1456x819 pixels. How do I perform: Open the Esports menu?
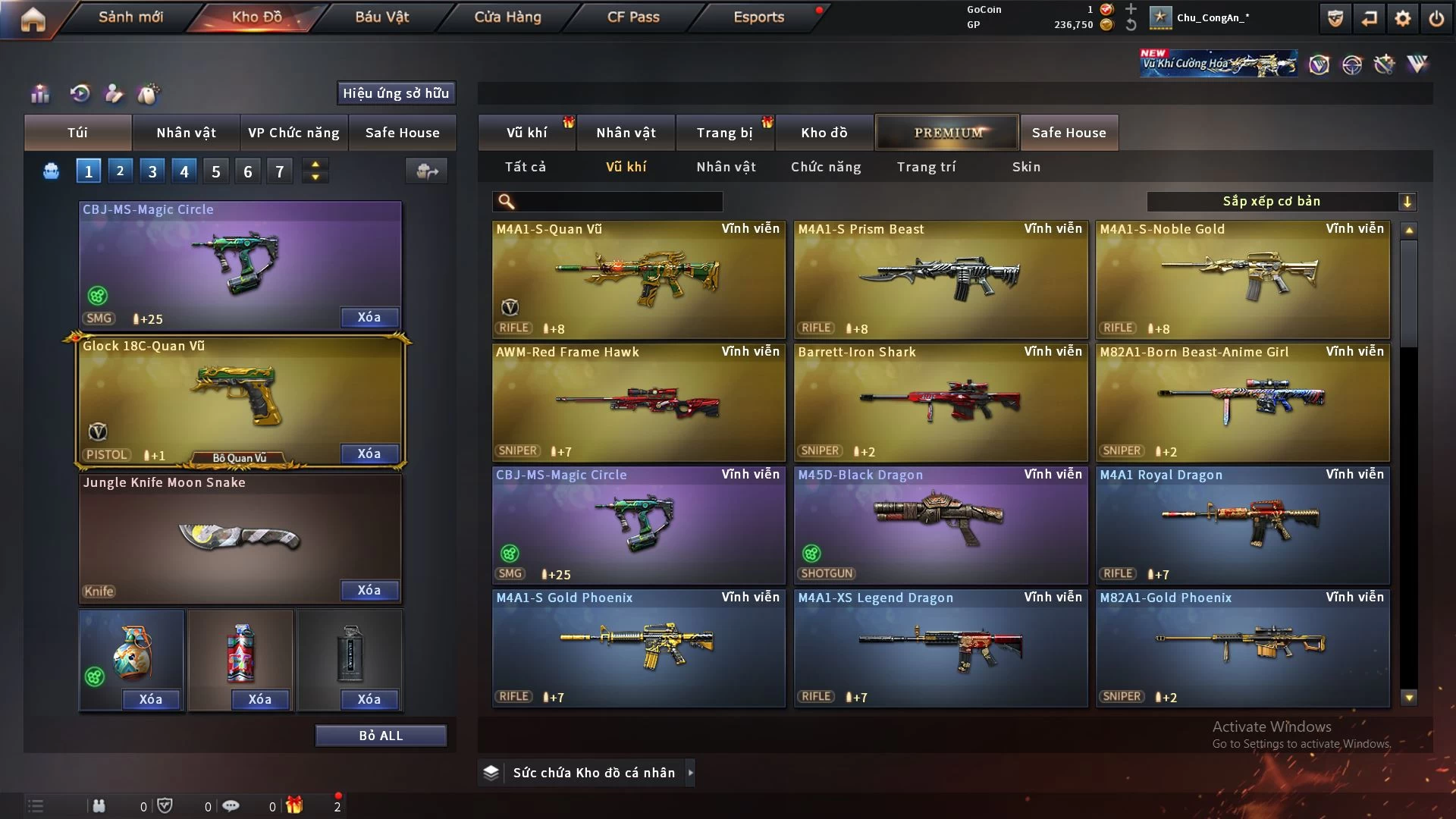(x=758, y=17)
